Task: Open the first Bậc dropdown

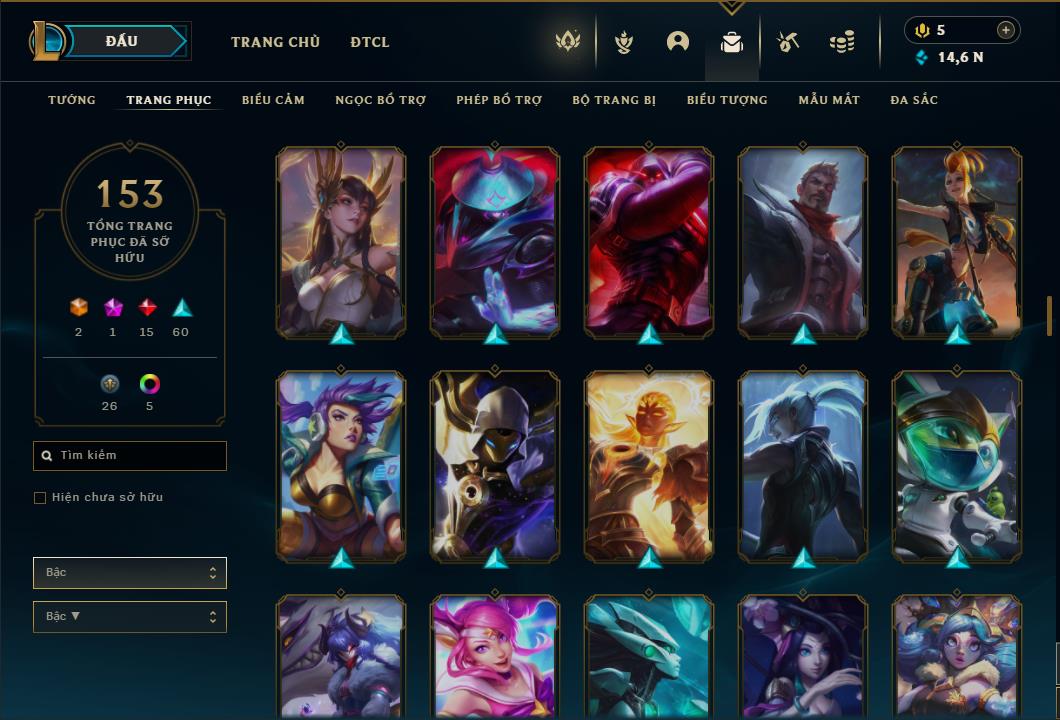Action: [130, 573]
